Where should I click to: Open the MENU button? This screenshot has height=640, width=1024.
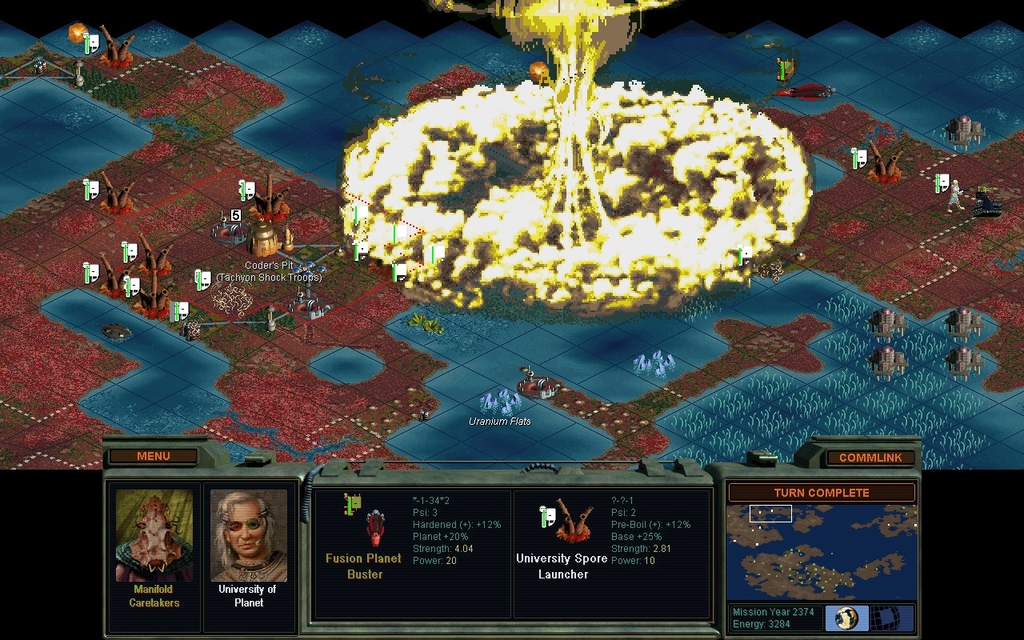(153, 457)
